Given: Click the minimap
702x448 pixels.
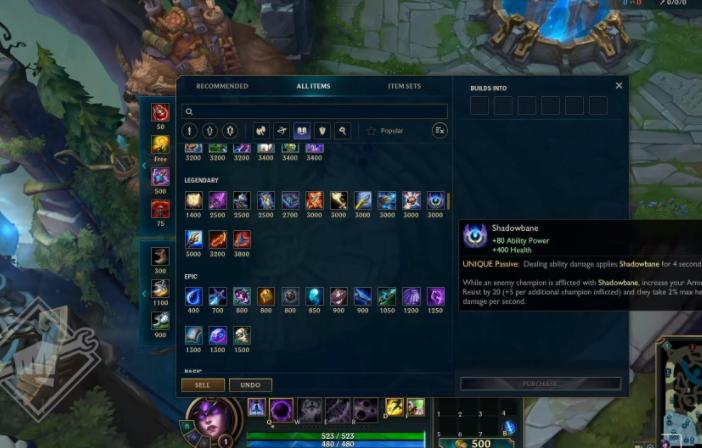Looking at the screenshot, I should click(680, 392).
